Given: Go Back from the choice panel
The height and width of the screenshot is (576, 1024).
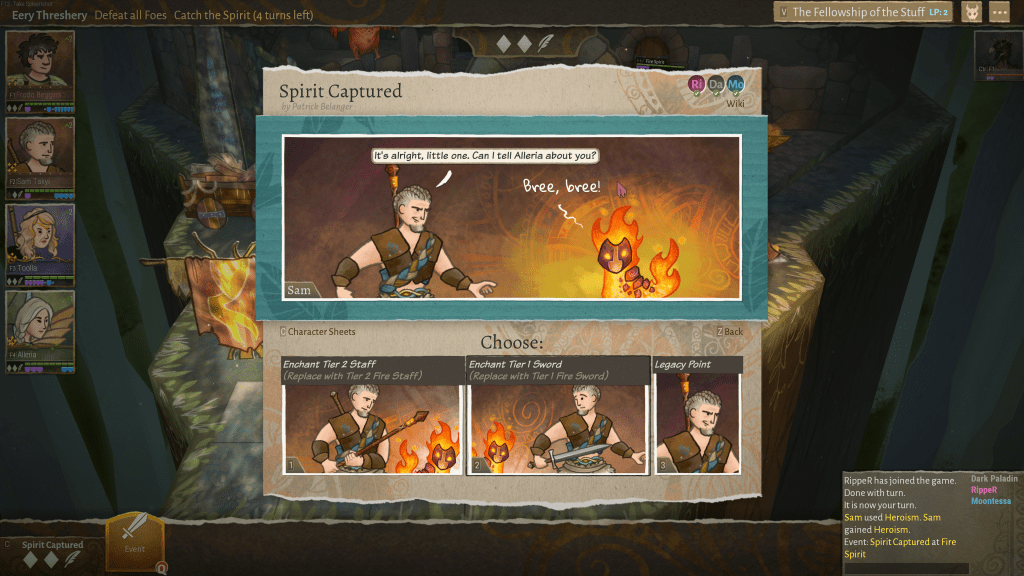Looking at the screenshot, I should 730,332.
